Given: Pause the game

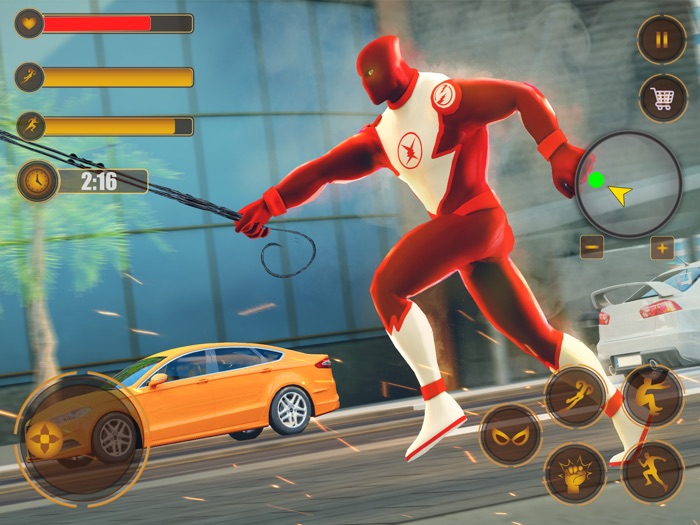Looking at the screenshot, I should pyautogui.click(x=661, y=40).
